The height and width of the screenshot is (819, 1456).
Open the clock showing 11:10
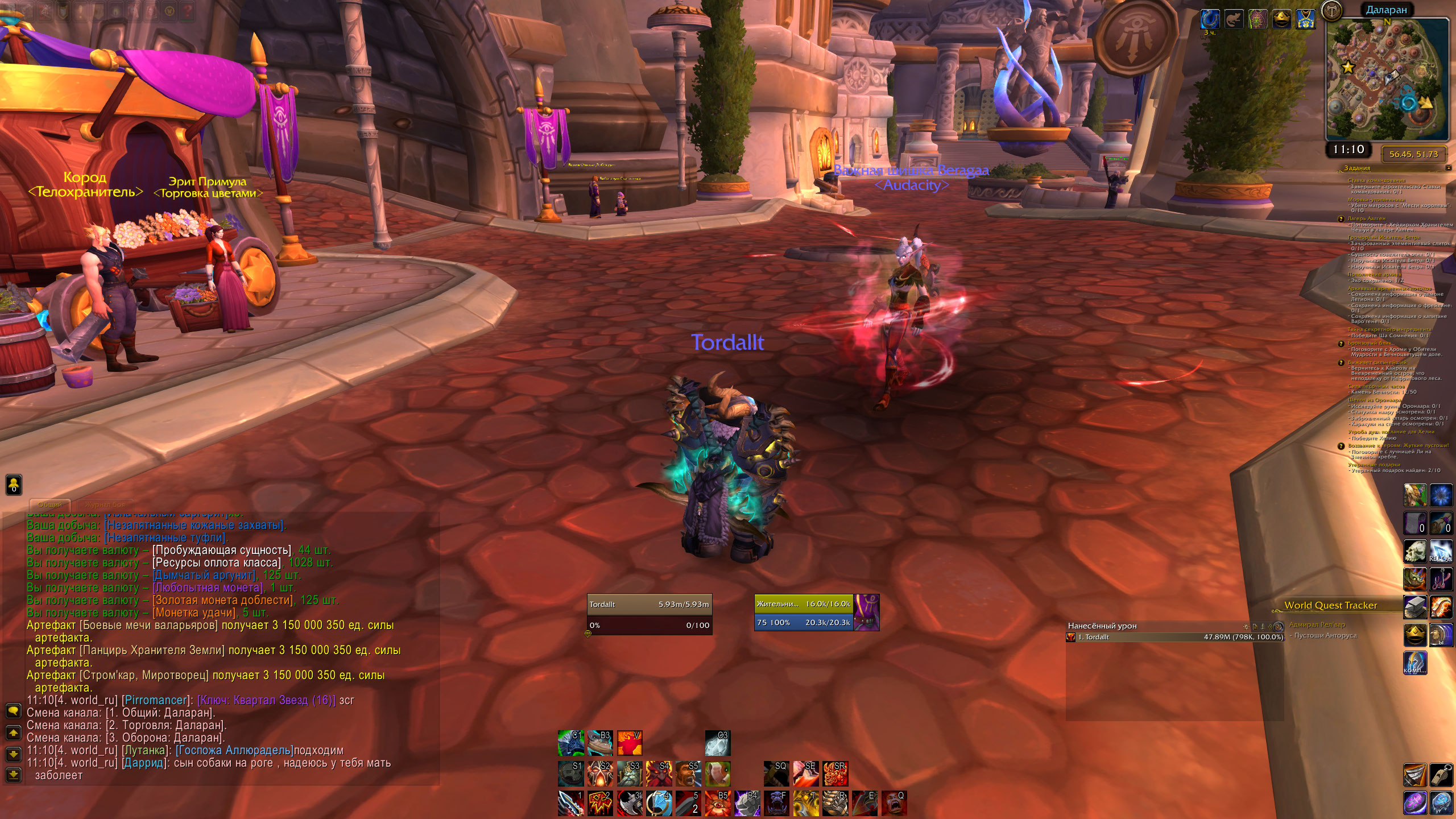point(1349,150)
